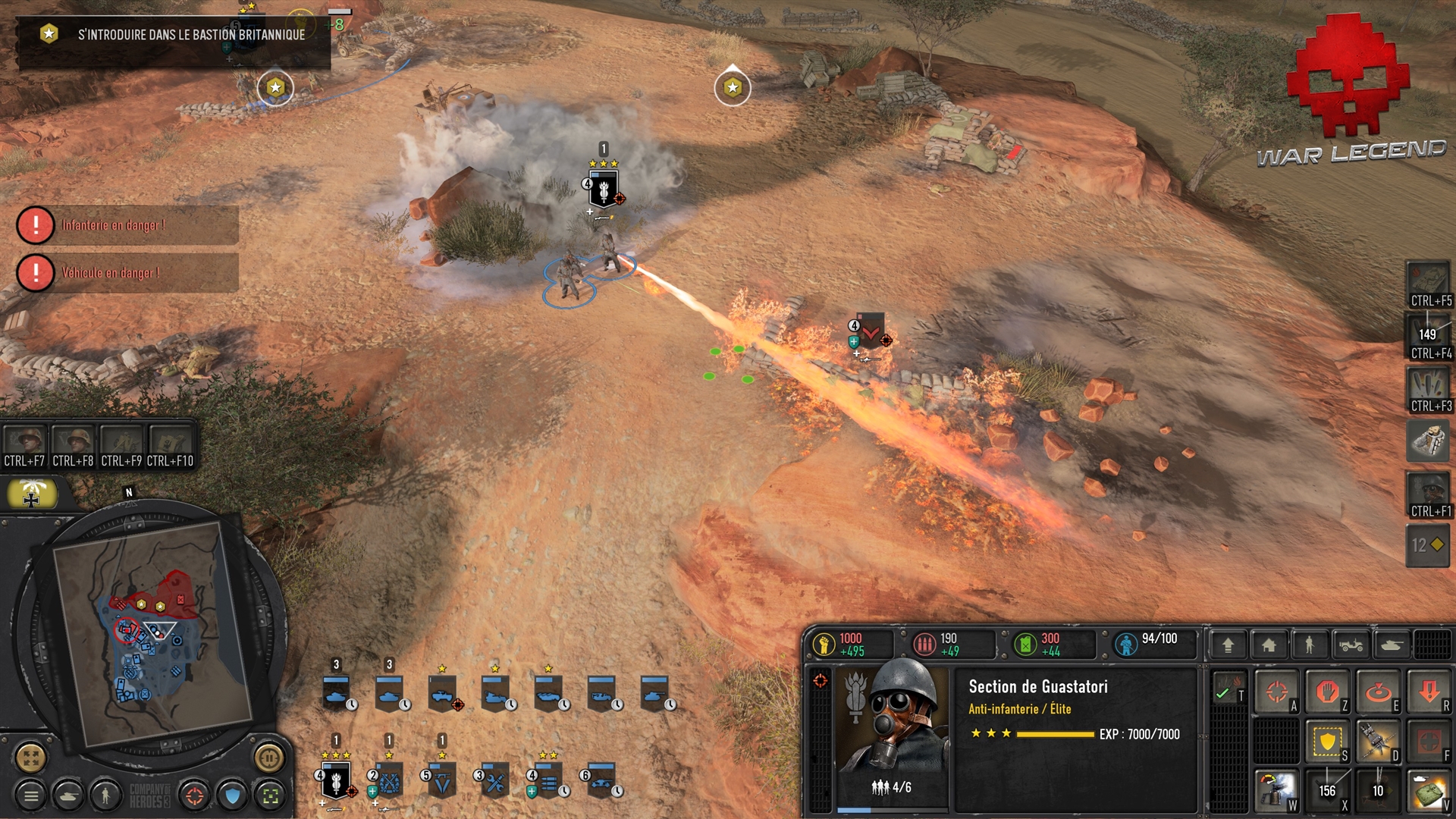The width and height of the screenshot is (1456, 819).
Task: Open the base buildings house tab
Action: pyautogui.click(x=1269, y=645)
